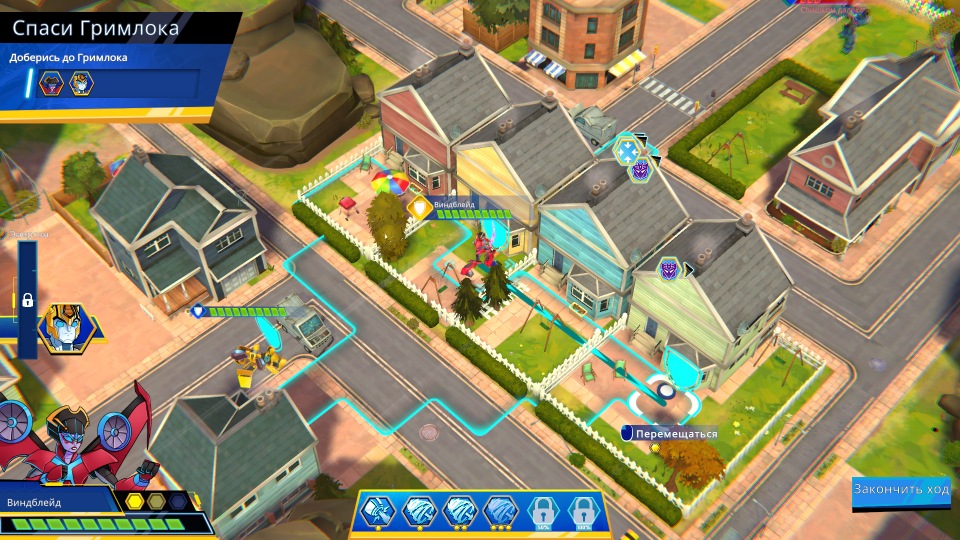Viewport: 960px width, 540px height.
Task: Activate the one-star whirlwind ability
Action: (421, 512)
